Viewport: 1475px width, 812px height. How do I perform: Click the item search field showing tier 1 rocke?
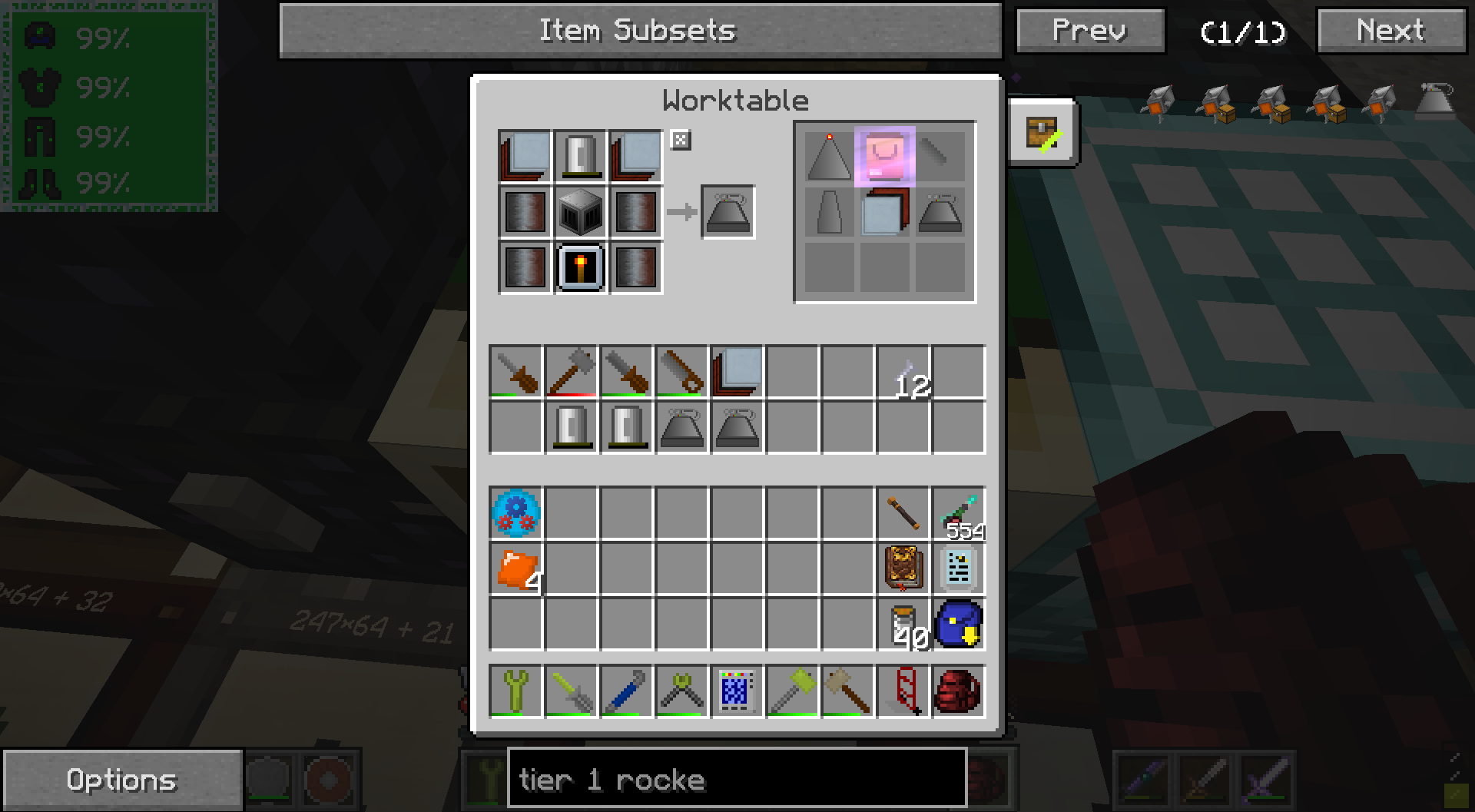[736, 780]
